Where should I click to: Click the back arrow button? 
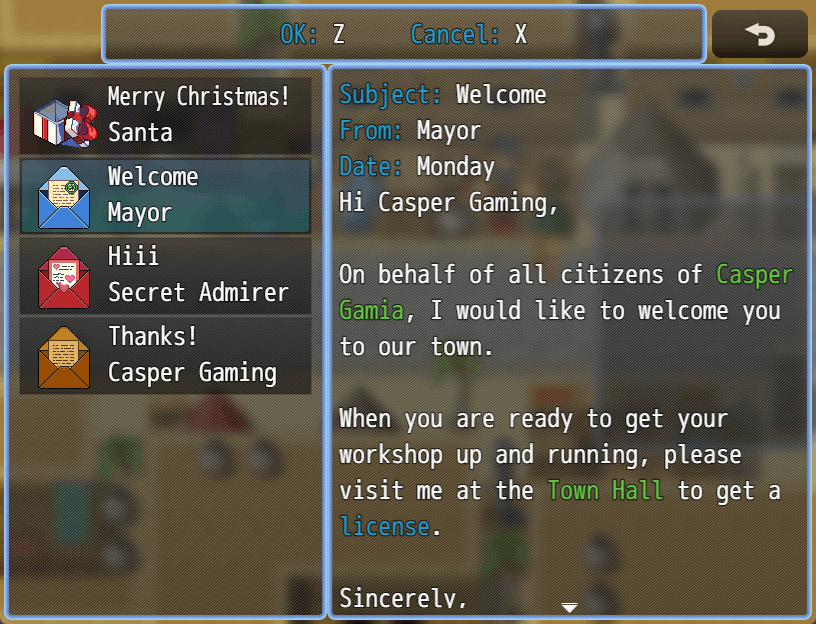point(759,35)
